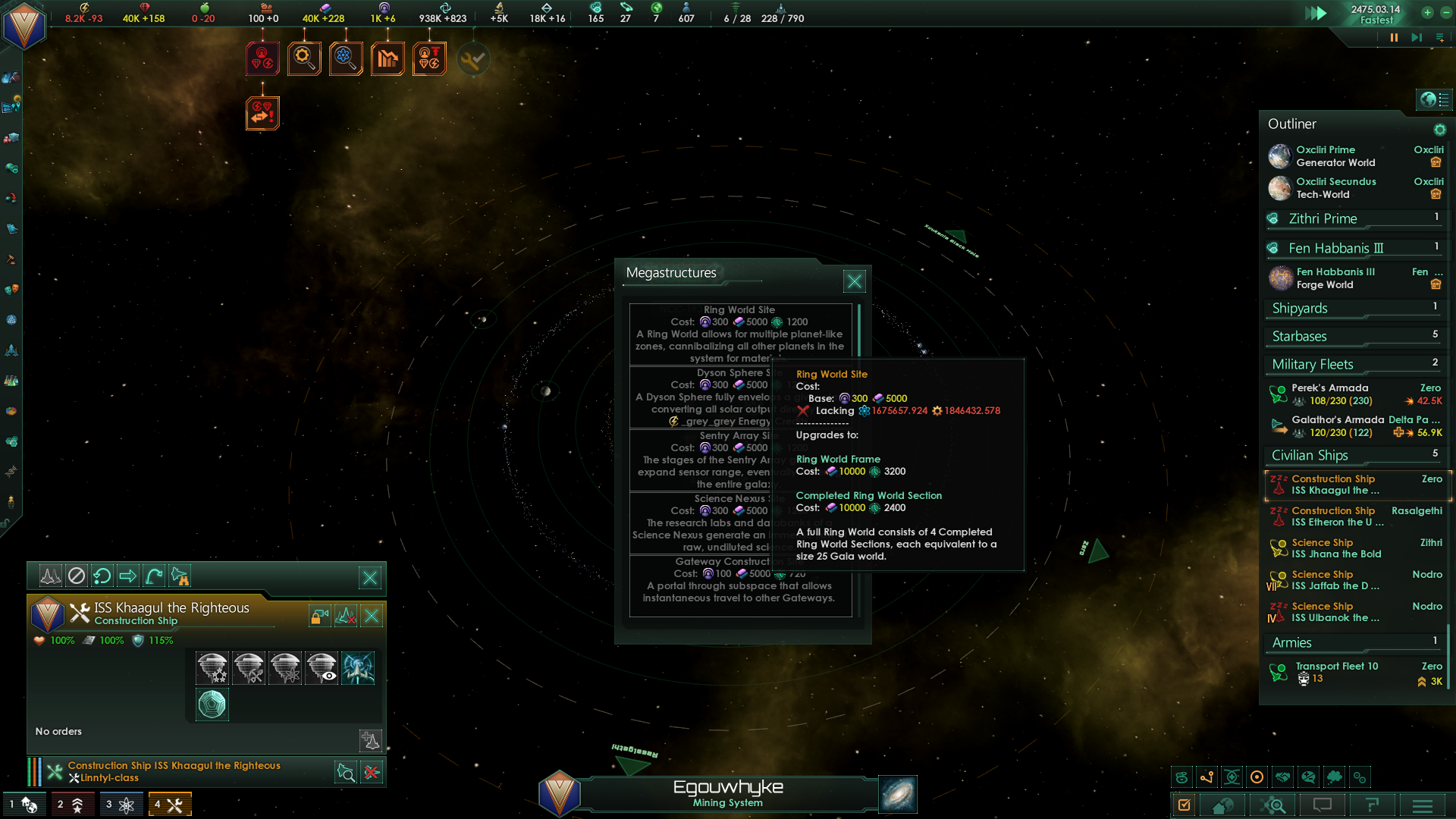Select control group 3
Screen dimensions: 1456x819
point(120,805)
